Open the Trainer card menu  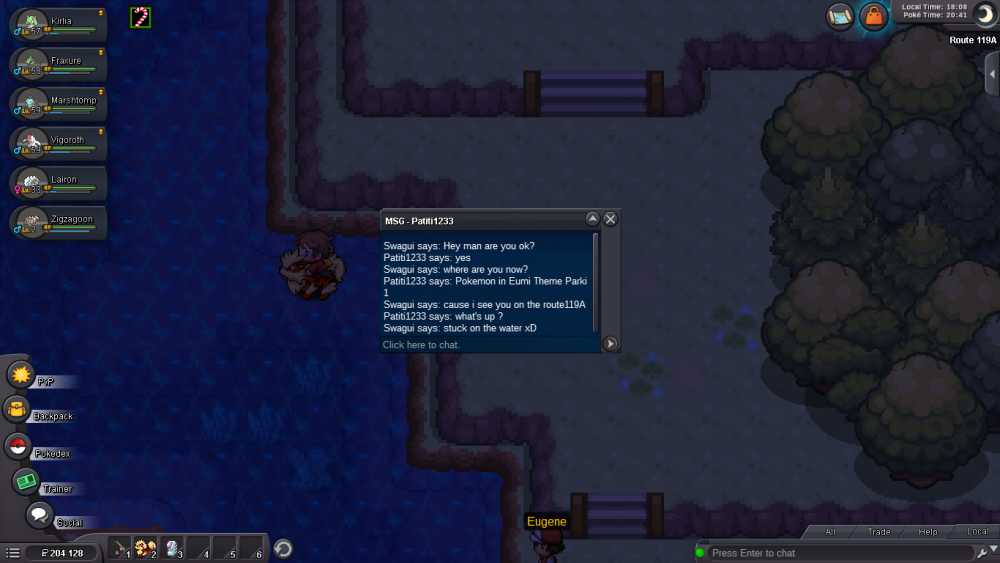(x=26, y=482)
